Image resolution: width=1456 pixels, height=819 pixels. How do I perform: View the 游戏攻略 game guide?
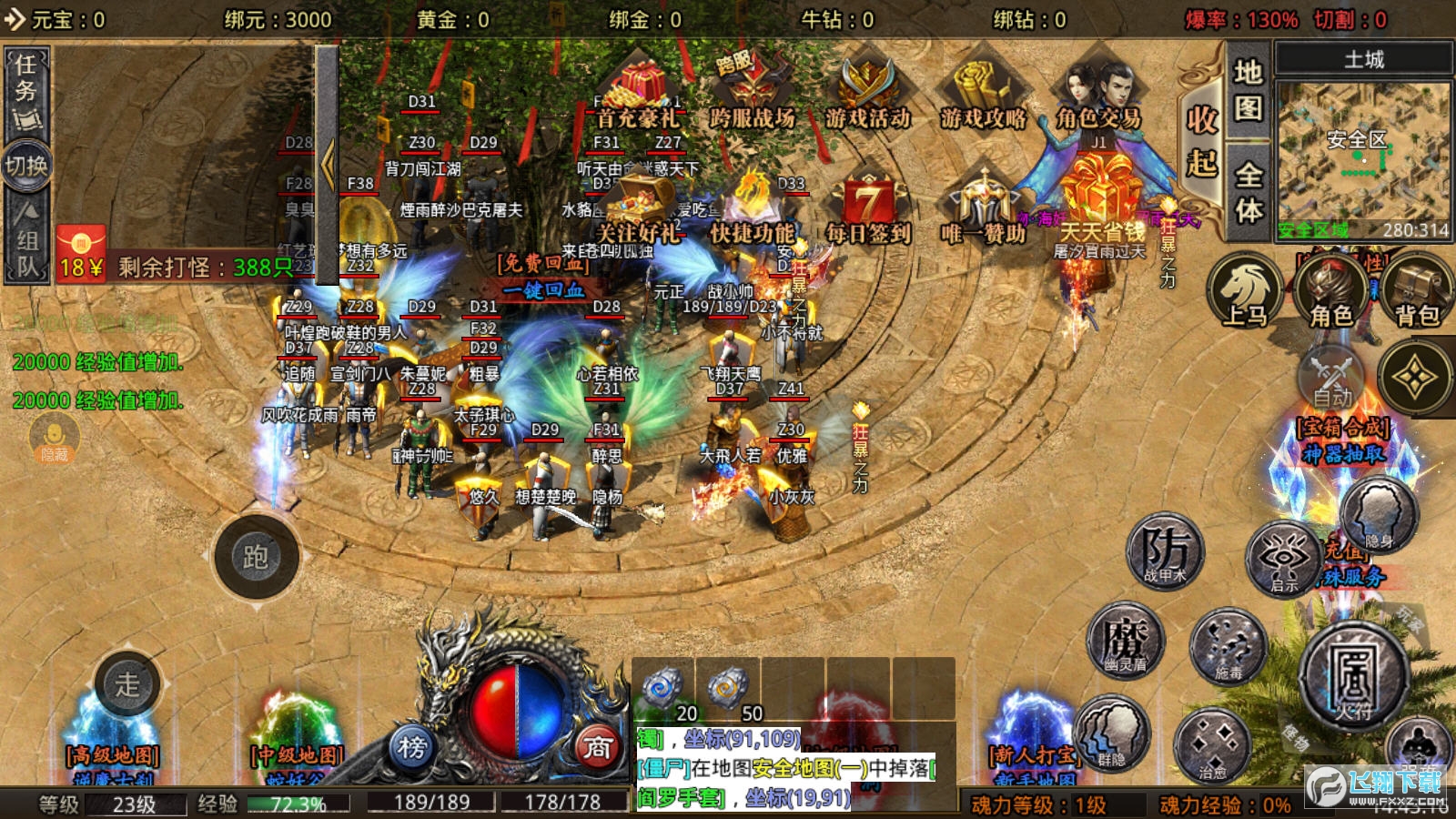point(983,94)
